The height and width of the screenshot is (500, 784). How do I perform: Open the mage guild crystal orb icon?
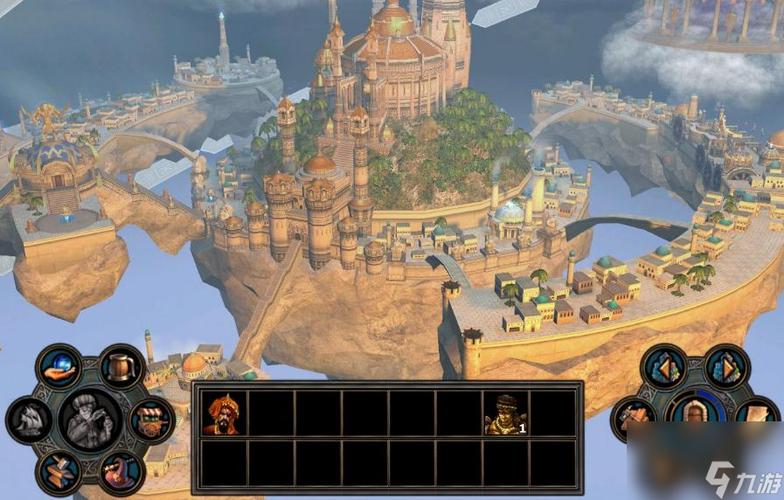[59, 366]
